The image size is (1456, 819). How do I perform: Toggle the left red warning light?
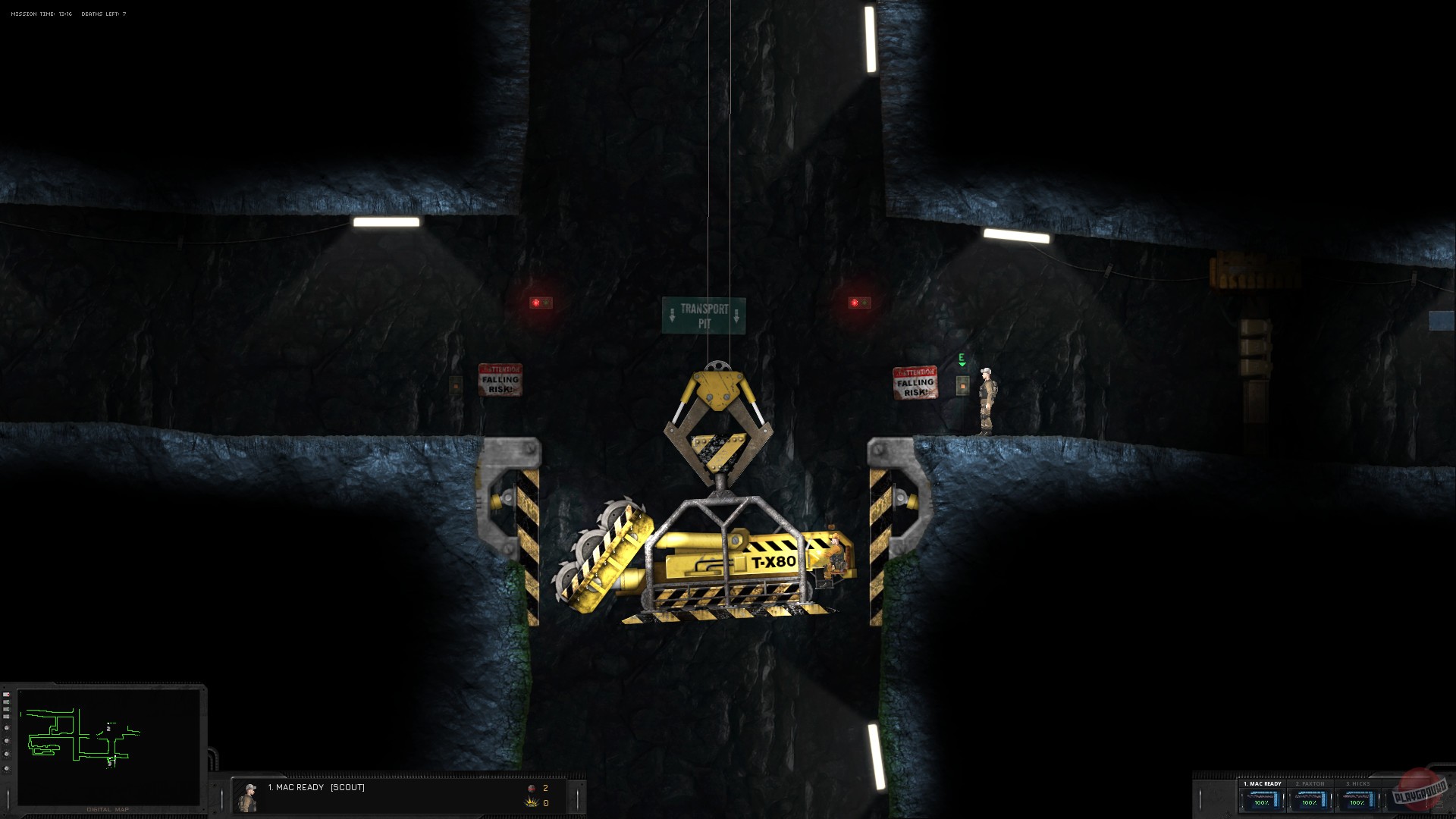tap(540, 302)
